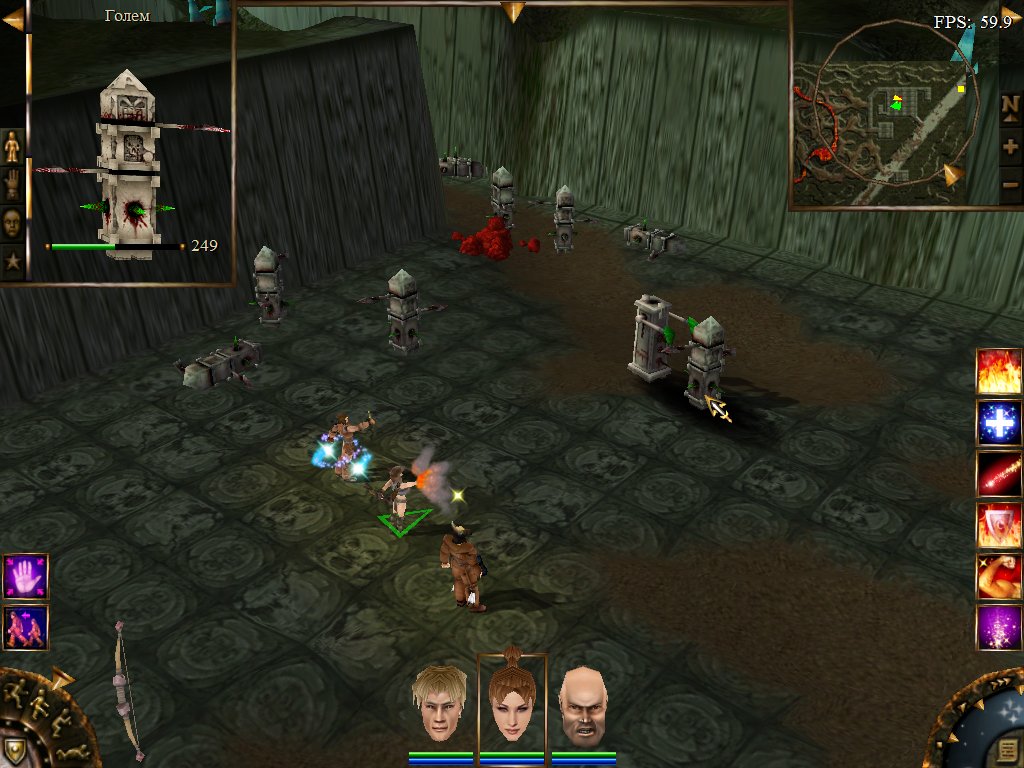Choose the purple sparkle spell
Image resolution: width=1024 pixels, height=768 pixels.
999,628
